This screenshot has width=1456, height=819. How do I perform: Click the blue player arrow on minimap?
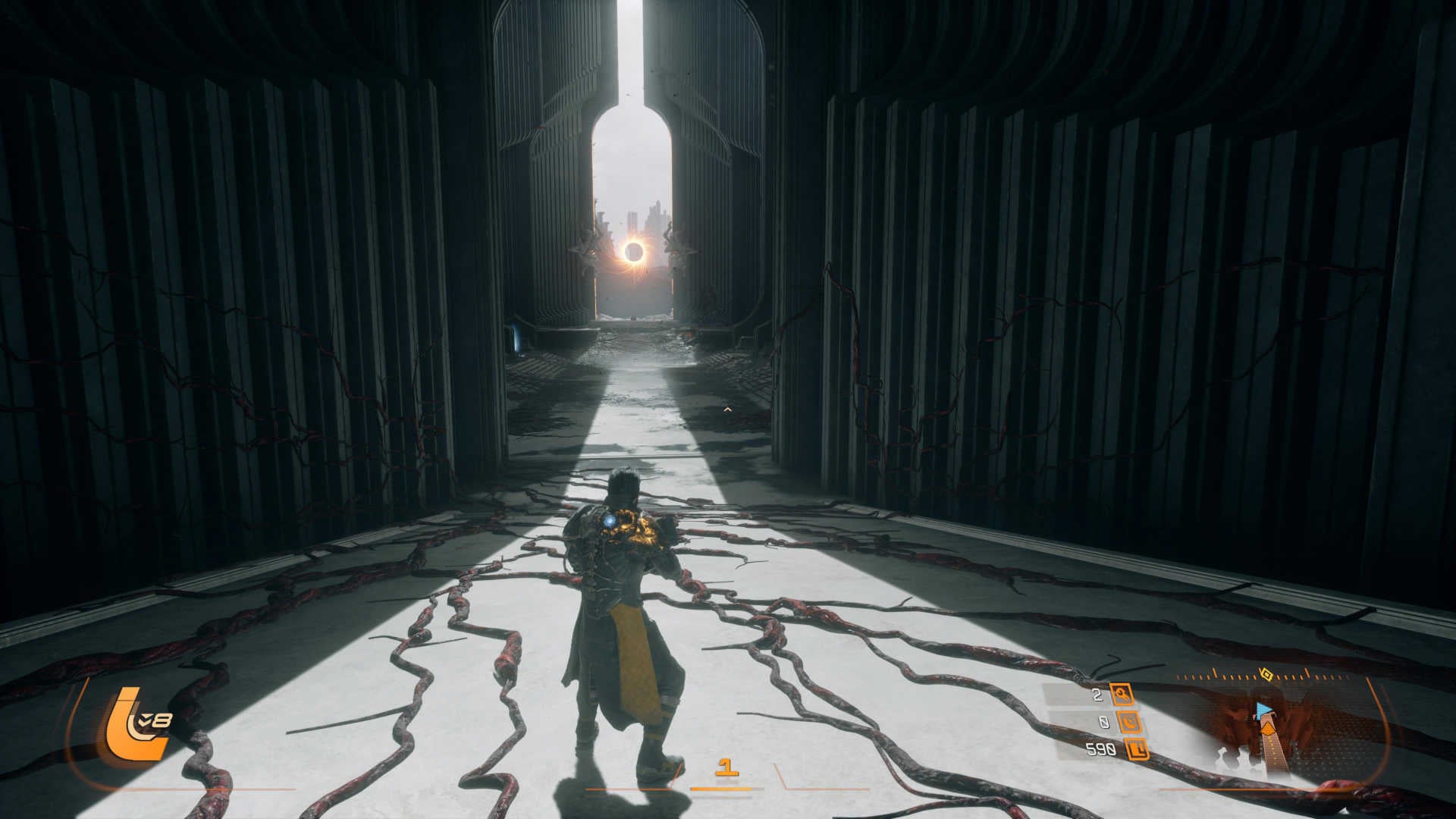coord(1264,711)
